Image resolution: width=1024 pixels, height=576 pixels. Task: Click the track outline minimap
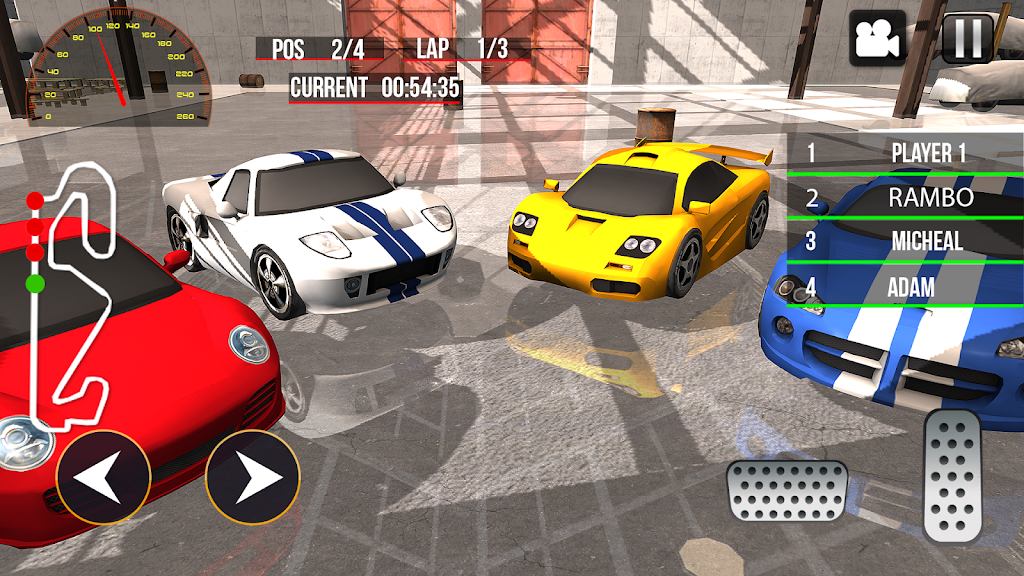click(70, 292)
